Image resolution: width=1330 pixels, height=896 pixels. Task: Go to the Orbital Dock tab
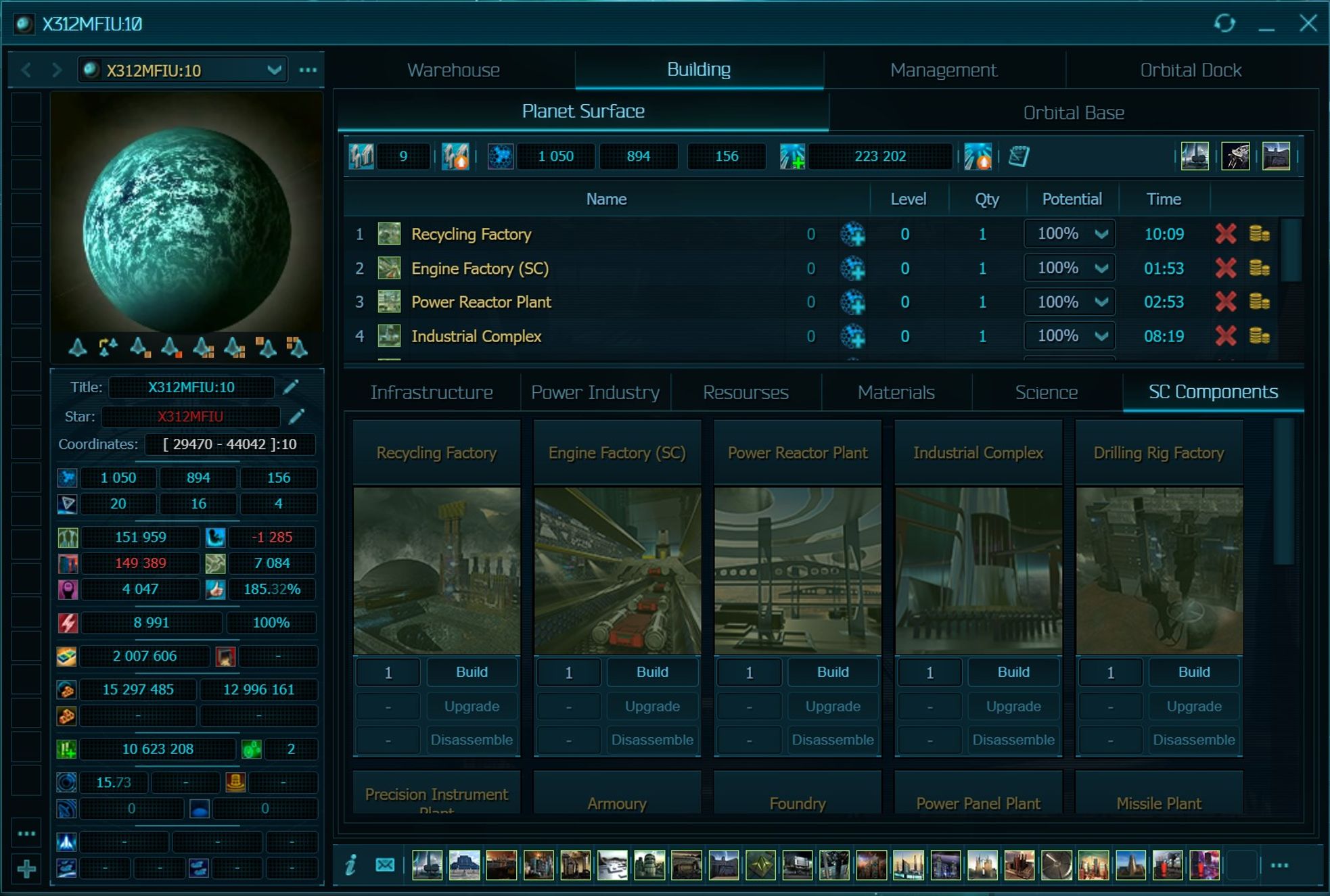[1190, 70]
